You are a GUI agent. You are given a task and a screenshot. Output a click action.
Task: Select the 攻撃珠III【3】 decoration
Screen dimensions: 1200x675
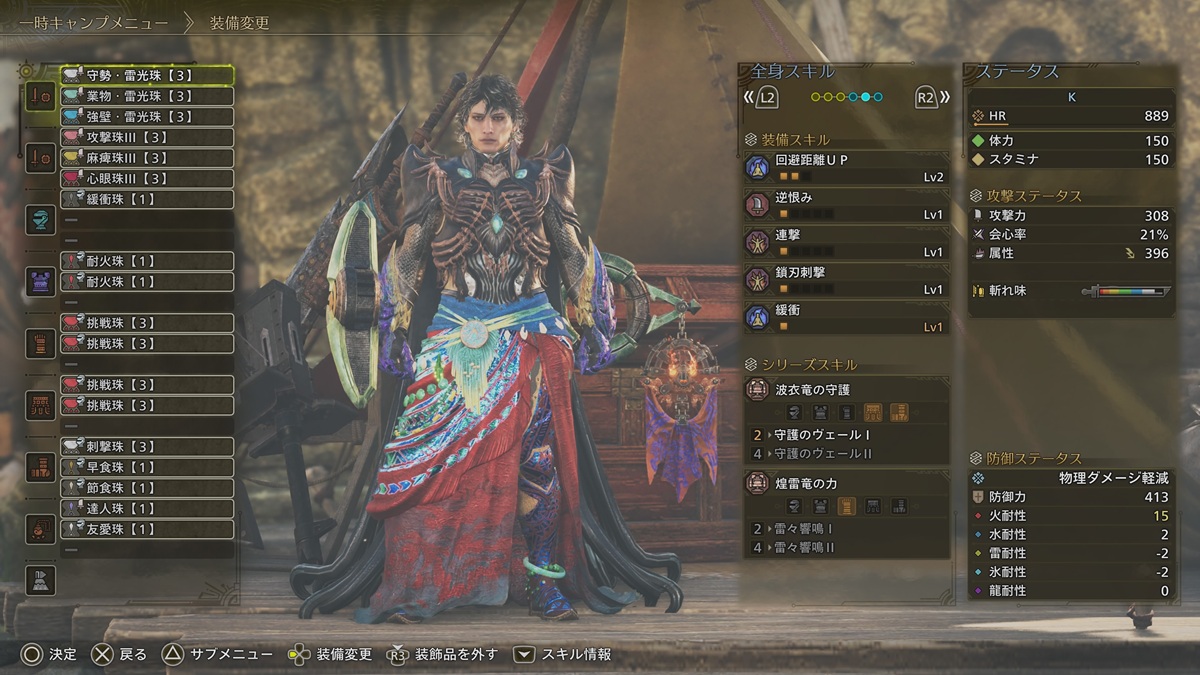147,137
